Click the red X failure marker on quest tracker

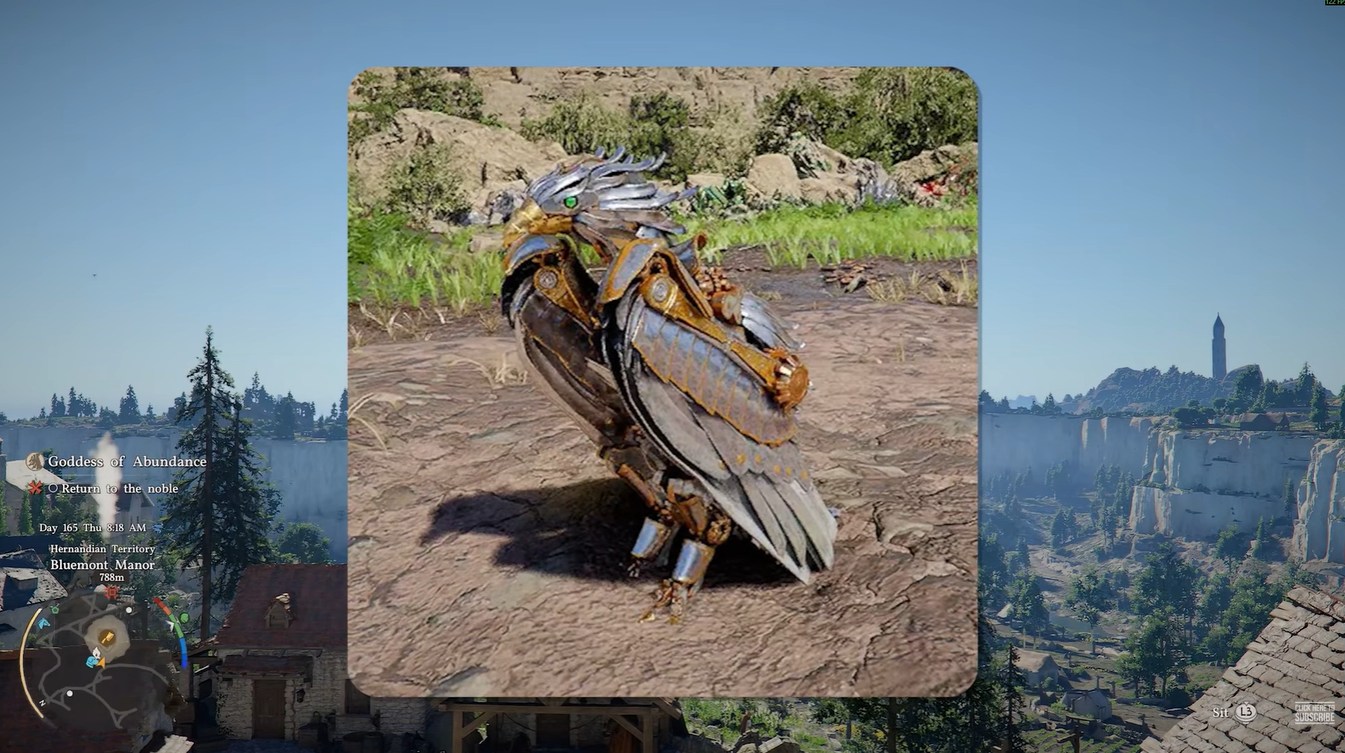point(33,488)
